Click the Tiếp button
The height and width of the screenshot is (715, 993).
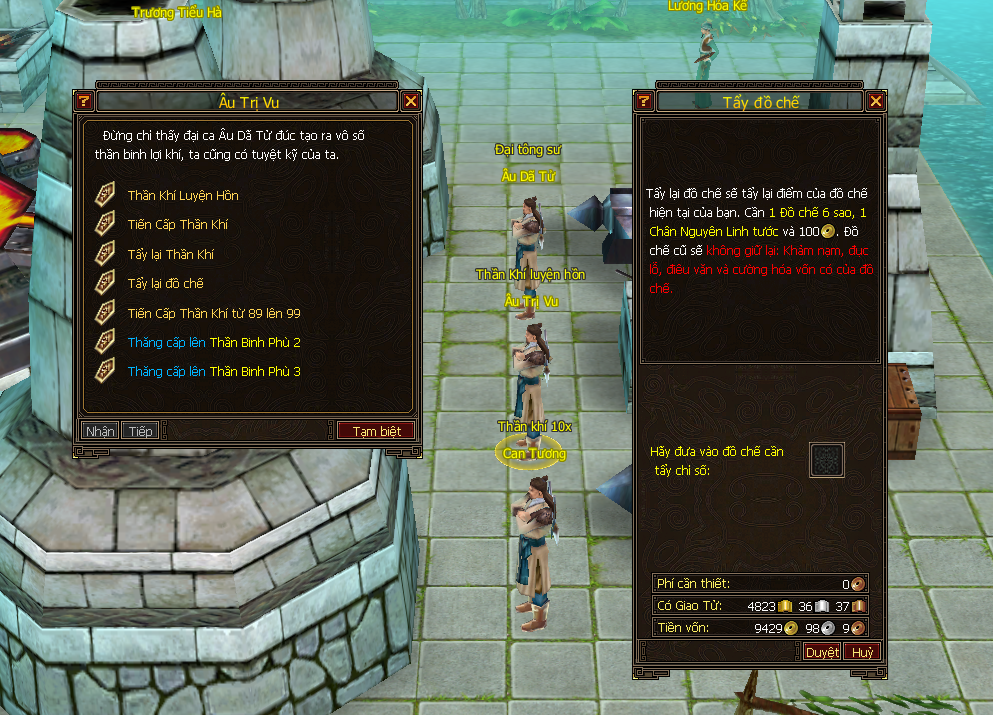tap(140, 431)
